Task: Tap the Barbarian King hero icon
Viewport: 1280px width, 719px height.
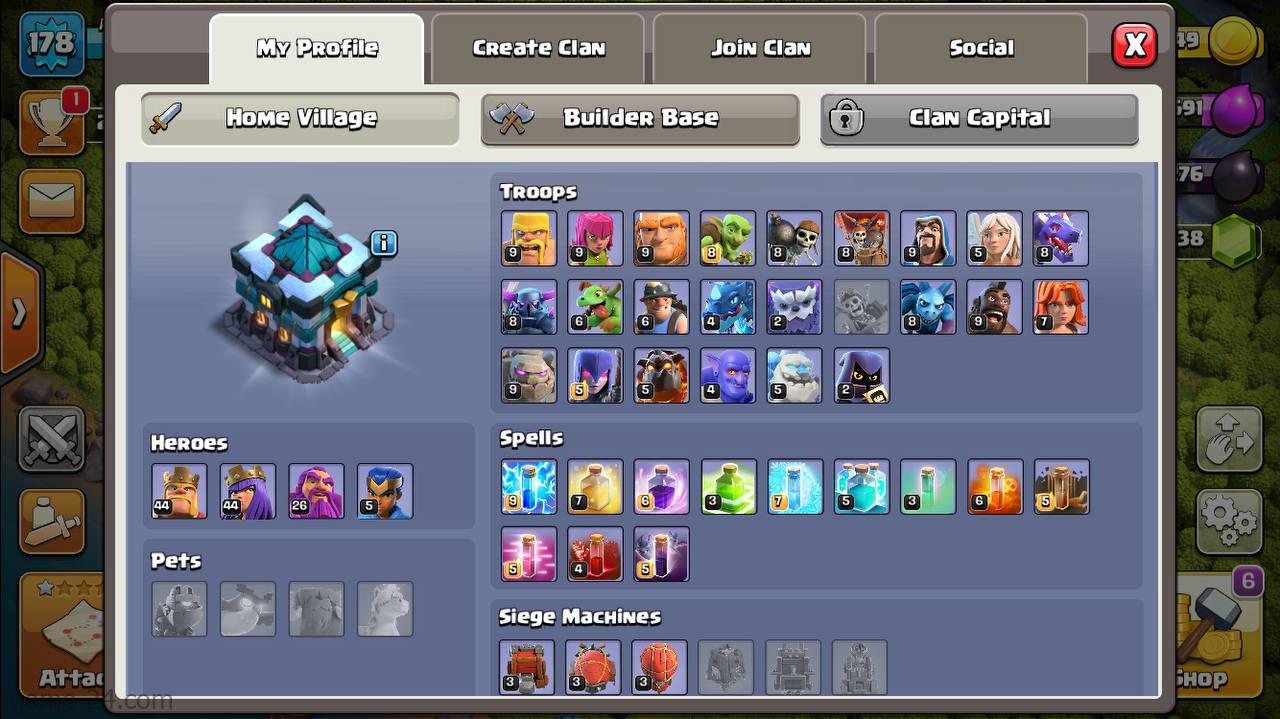Action: click(x=179, y=491)
